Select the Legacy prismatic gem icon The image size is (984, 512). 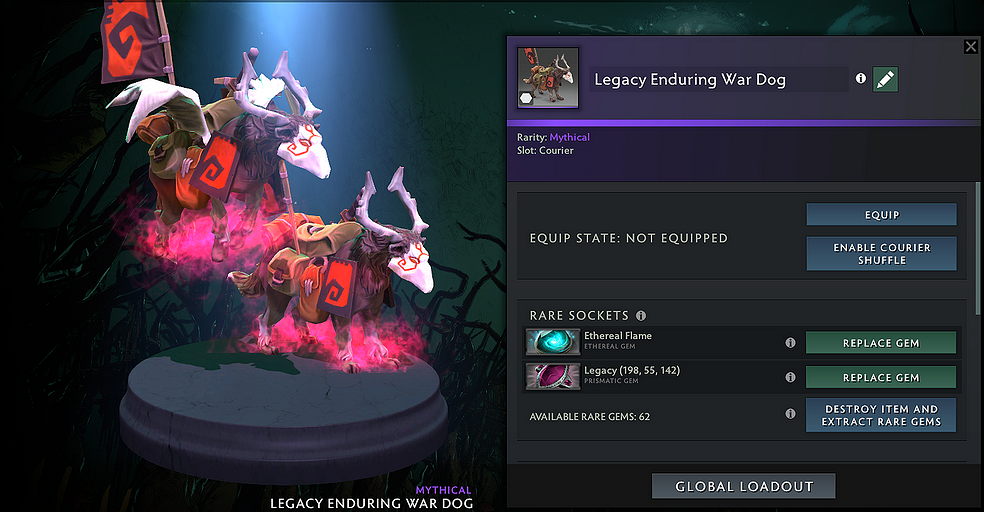tap(553, 377)
